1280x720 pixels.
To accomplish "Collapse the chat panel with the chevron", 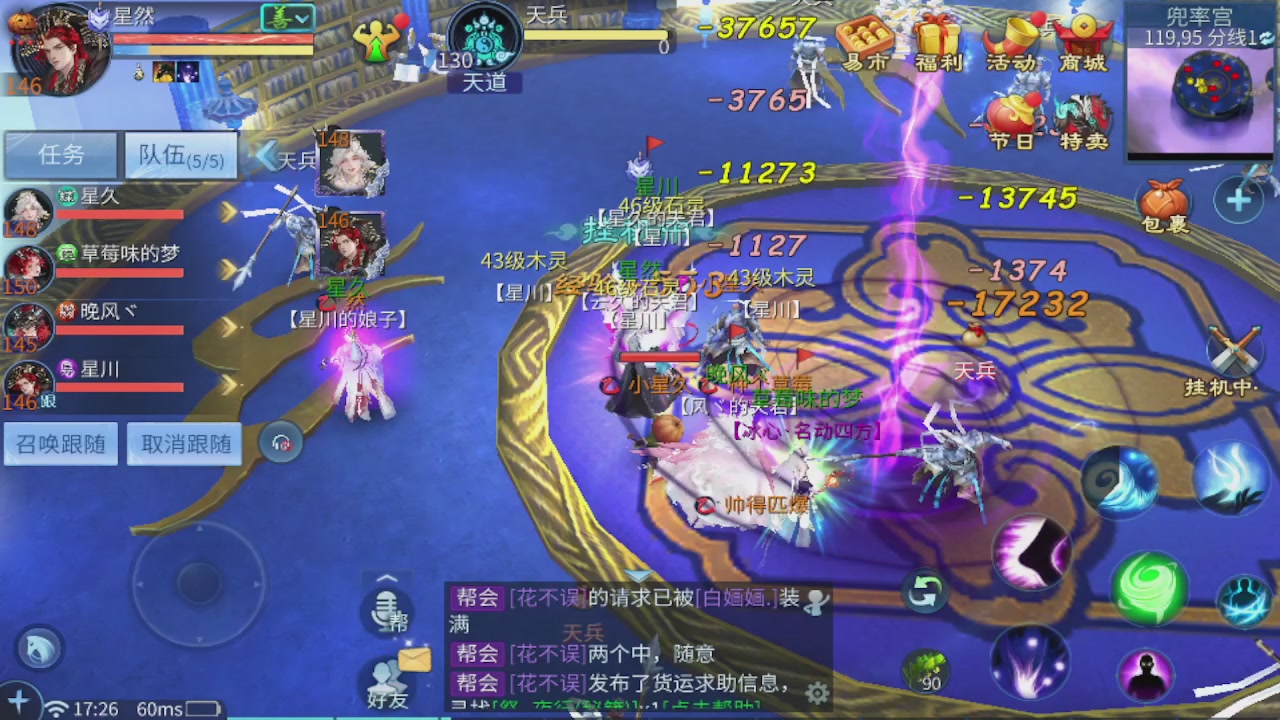I will (385, 578).
